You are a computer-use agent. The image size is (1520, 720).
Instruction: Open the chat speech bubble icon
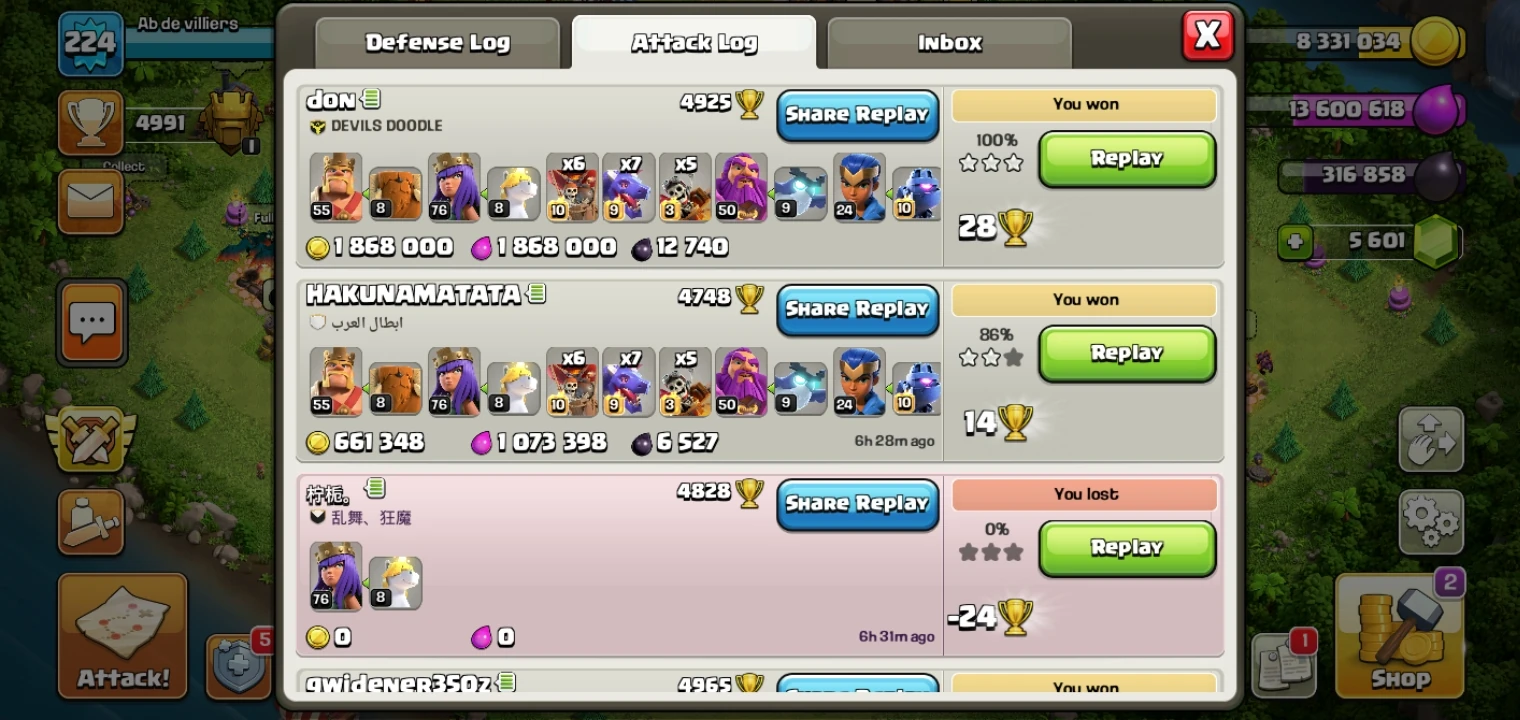pyautogui.click(x=91, y=322)
